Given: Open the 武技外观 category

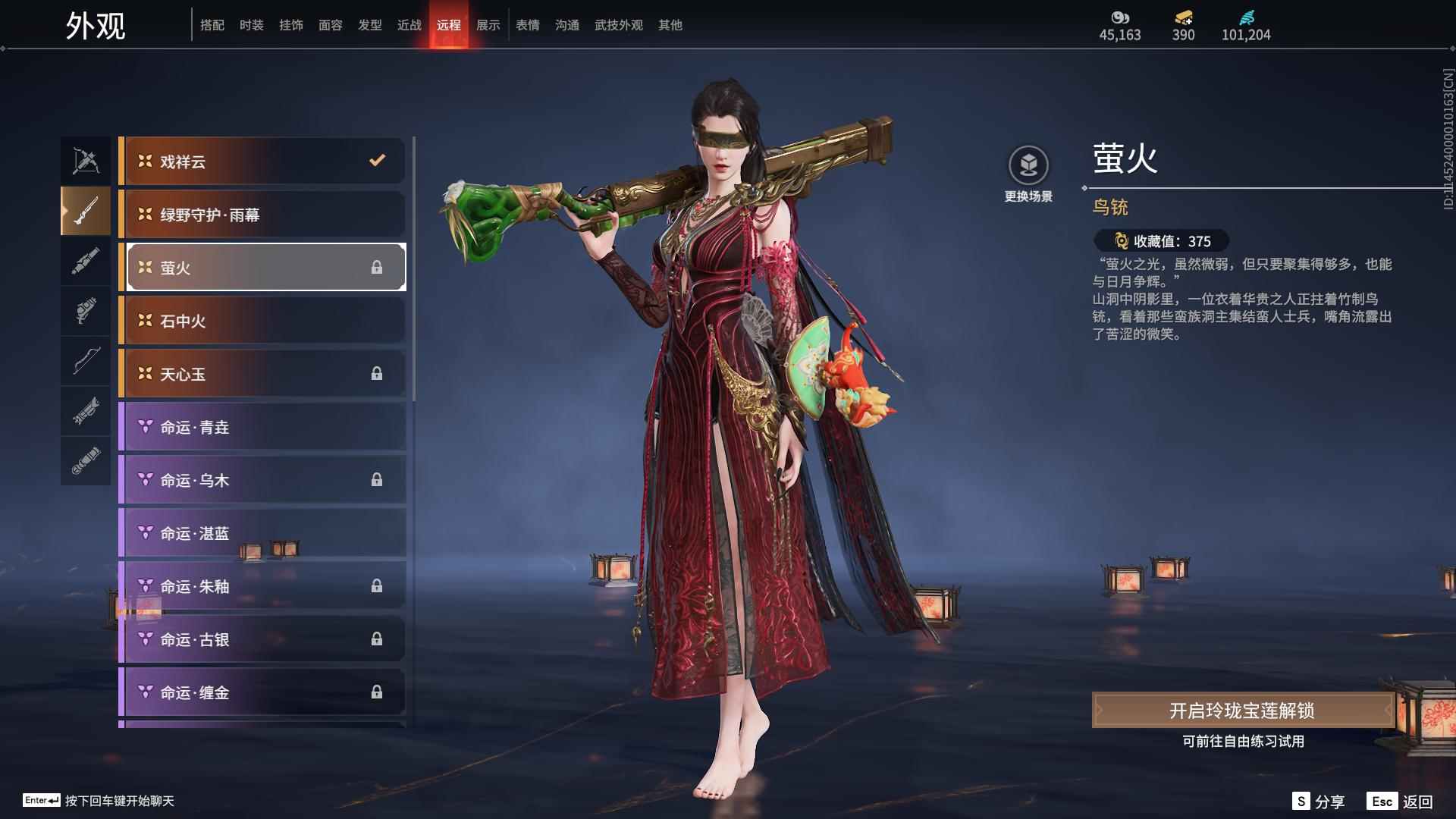Looking at the screenshot, I should pos(618,24).
